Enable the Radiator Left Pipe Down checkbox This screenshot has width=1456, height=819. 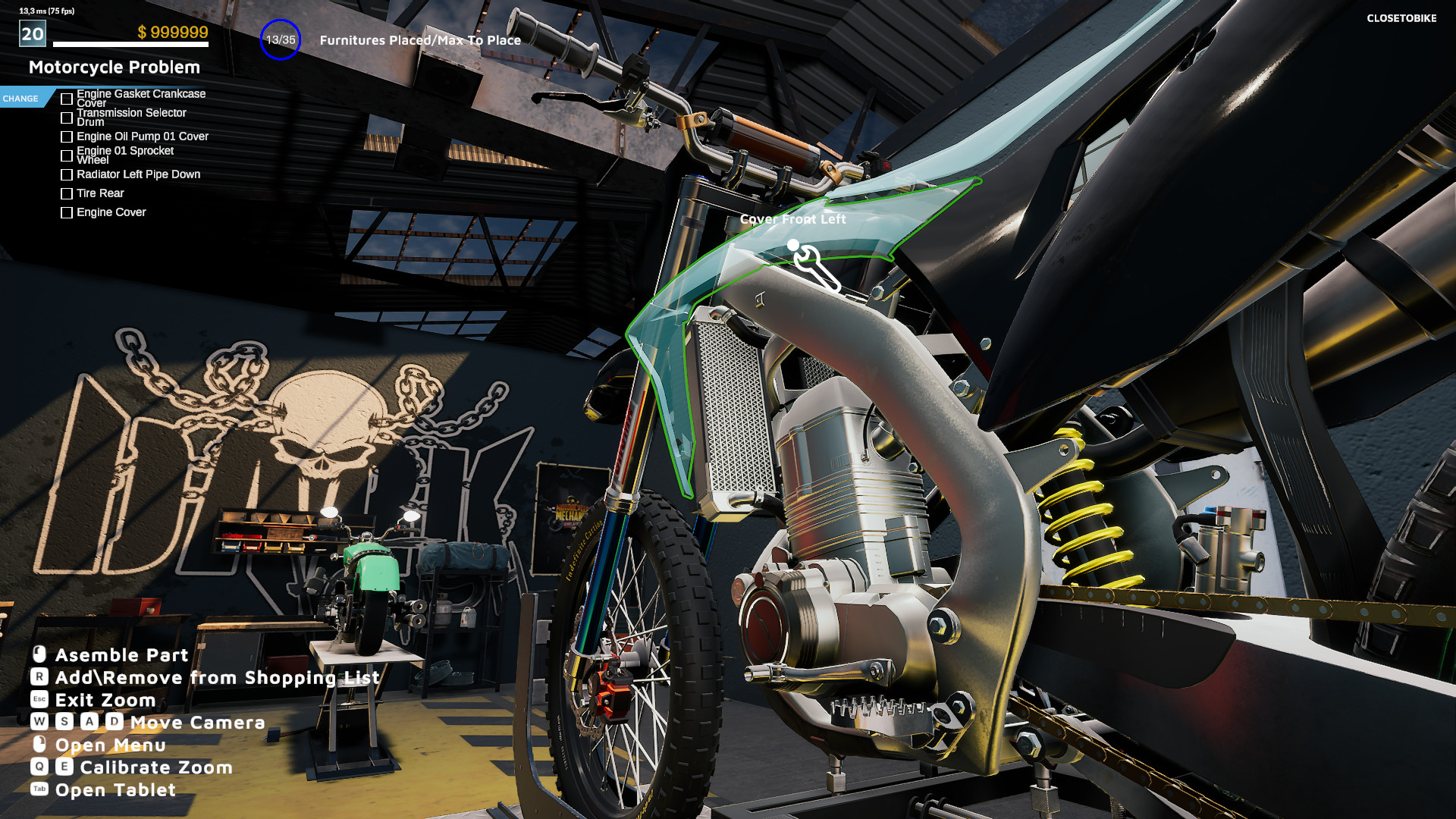click(67, 174)
